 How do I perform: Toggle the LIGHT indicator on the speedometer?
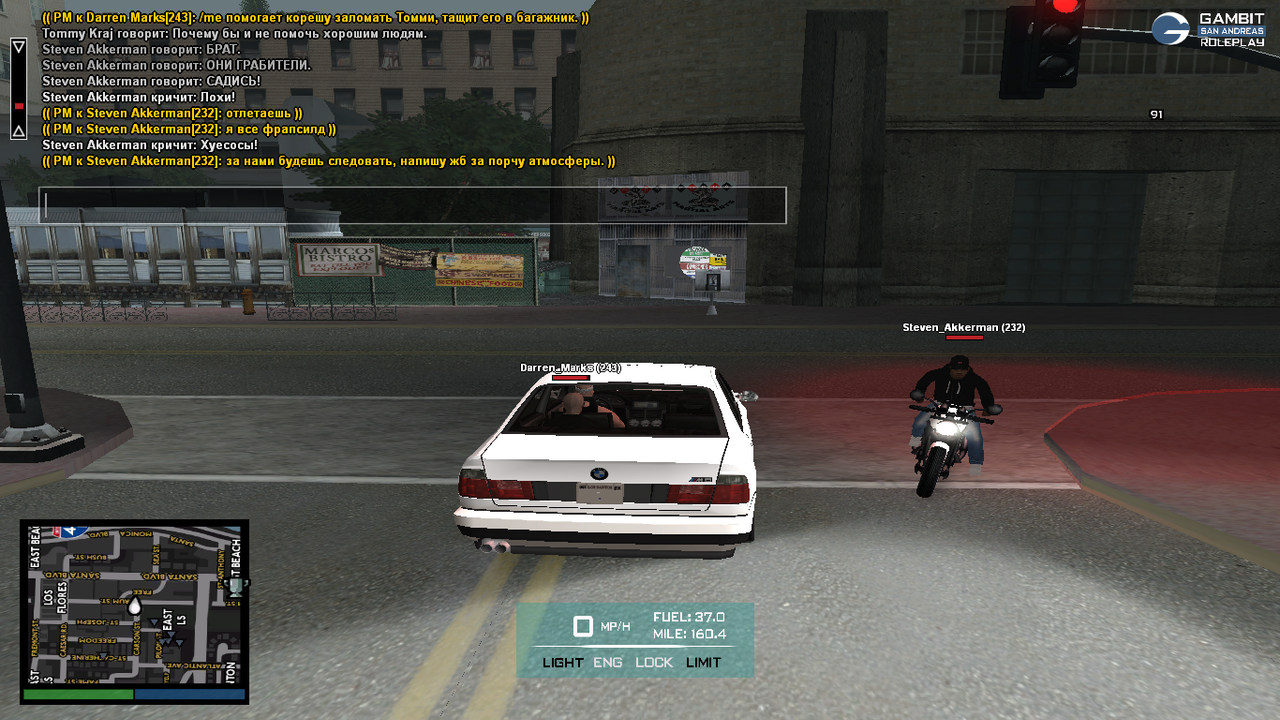(563, 662)
